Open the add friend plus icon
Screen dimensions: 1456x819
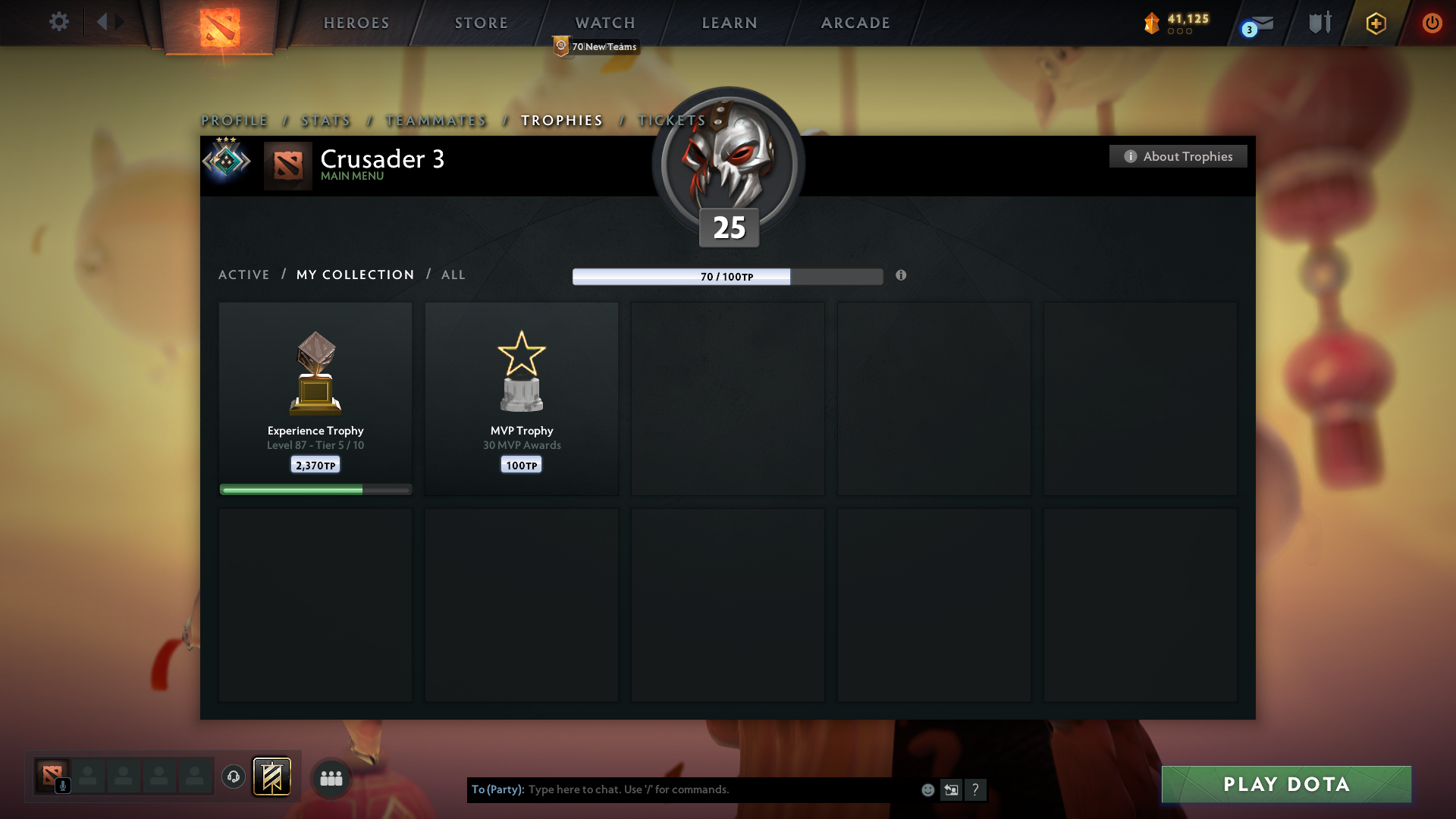1376,24
